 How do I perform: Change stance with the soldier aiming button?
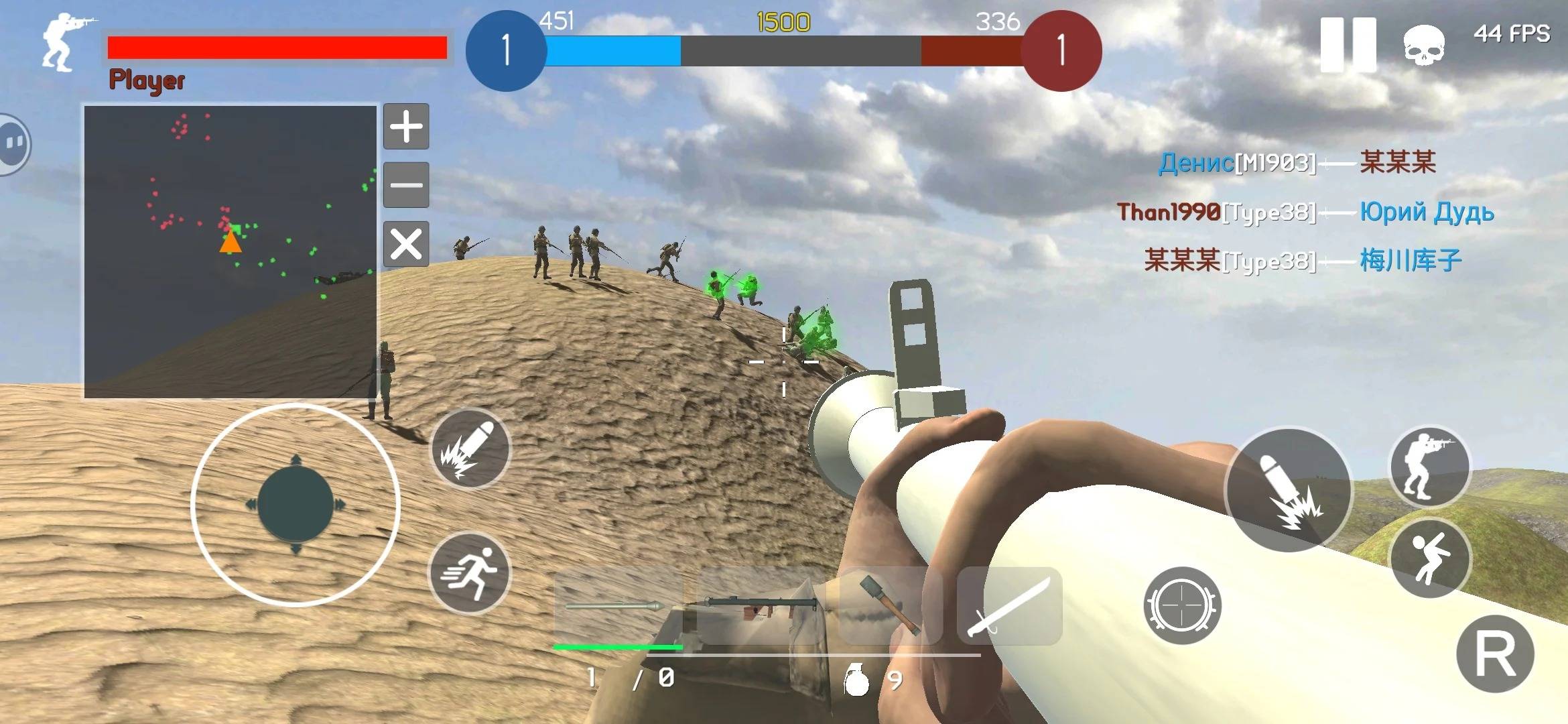pos(1429,467)
